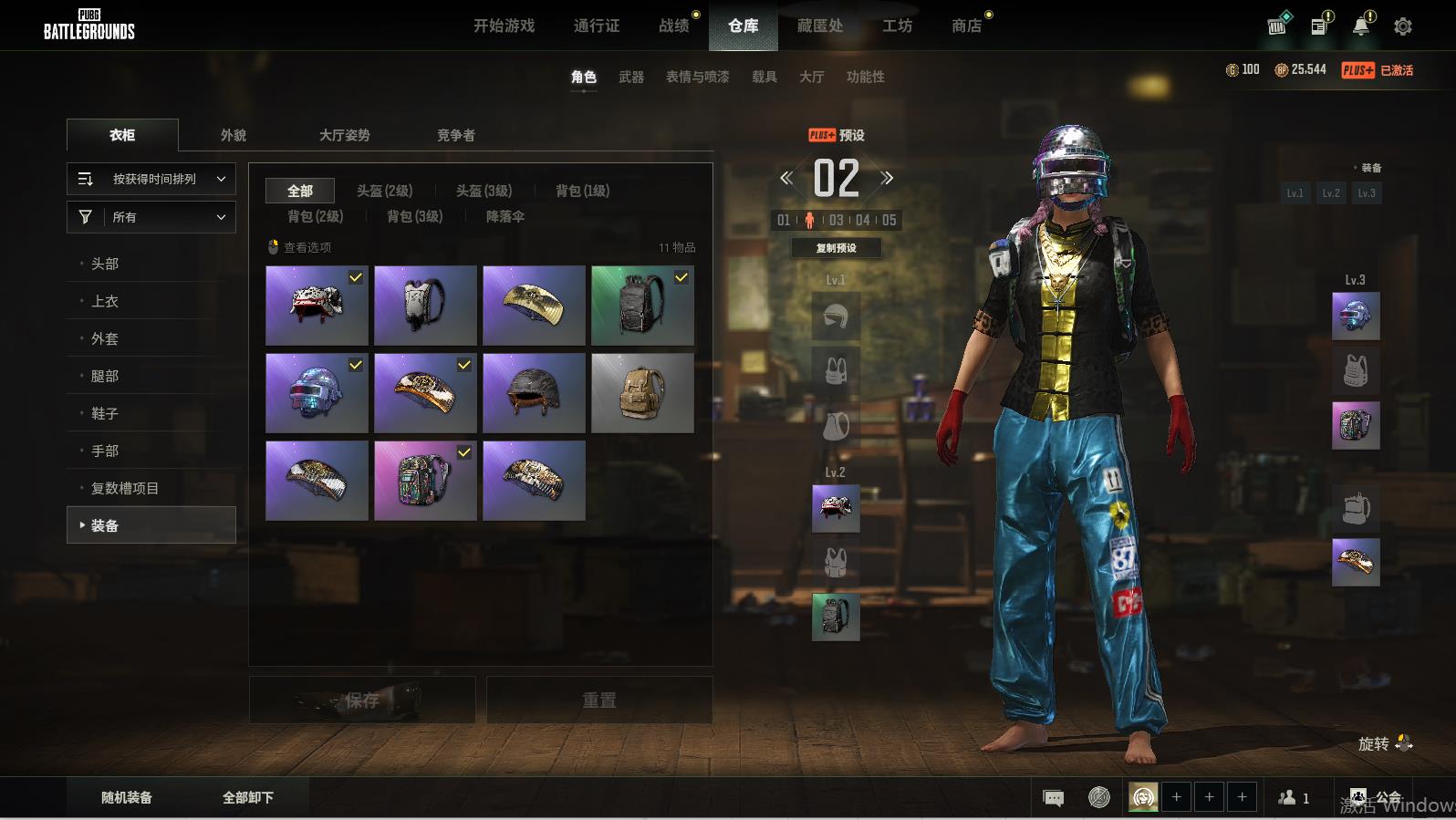Click the 随机装备 random equipment button
The width and height of the screenshot is (1456, 820).
pos(127,797)
